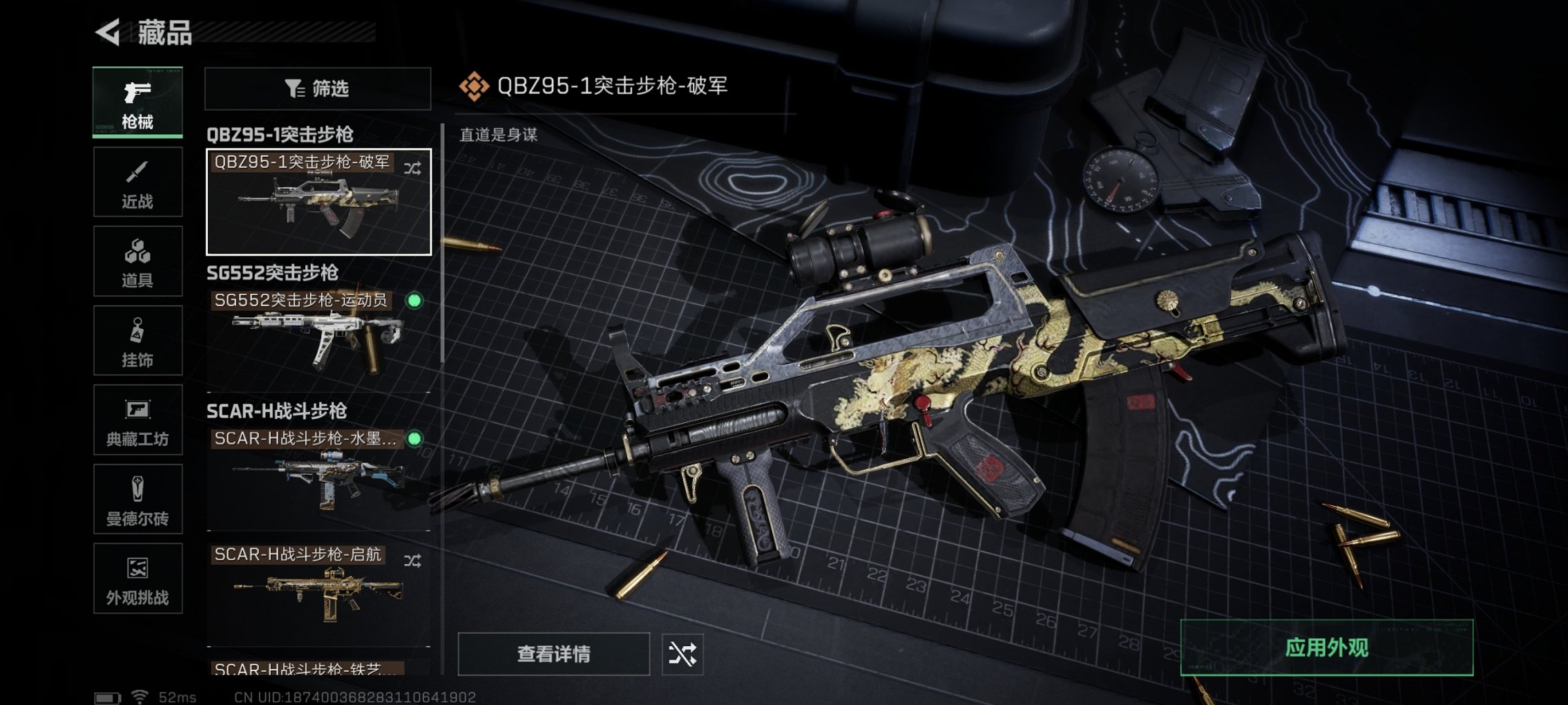Switch to the 近战 melee tab
1568x705 pixels.
click(x=137, y=182)
